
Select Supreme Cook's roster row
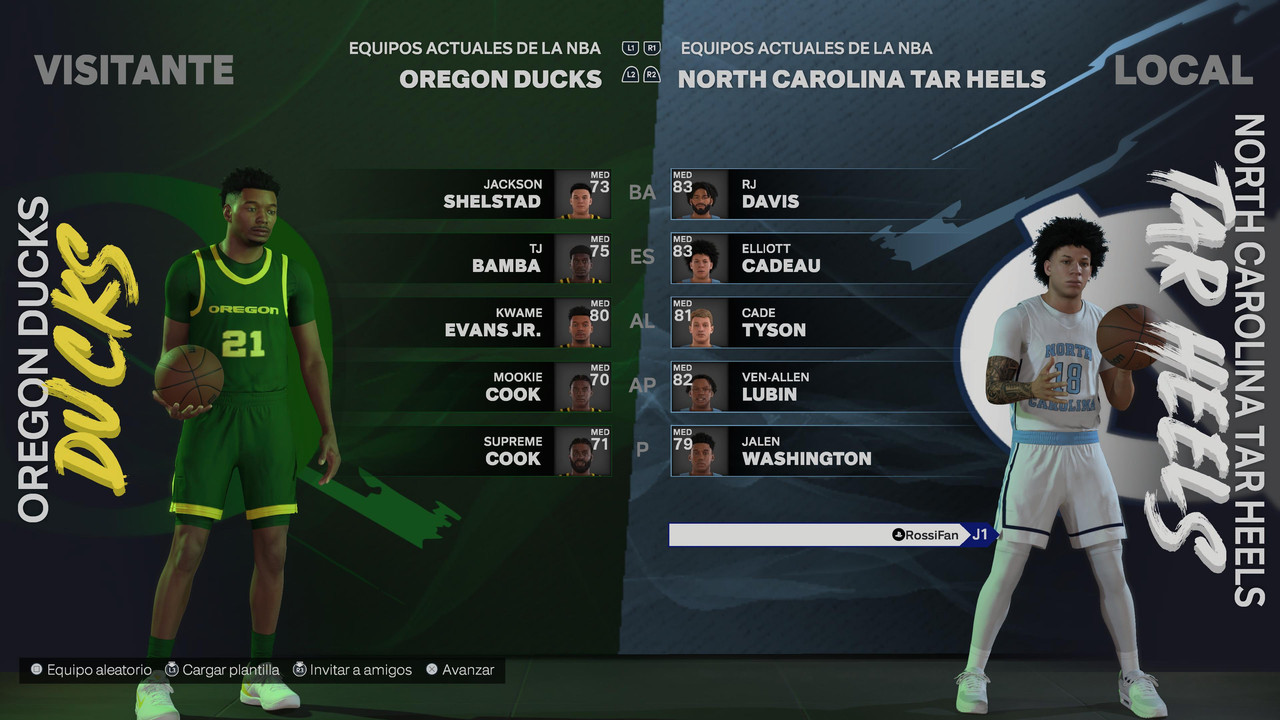[x=500, y=450]
